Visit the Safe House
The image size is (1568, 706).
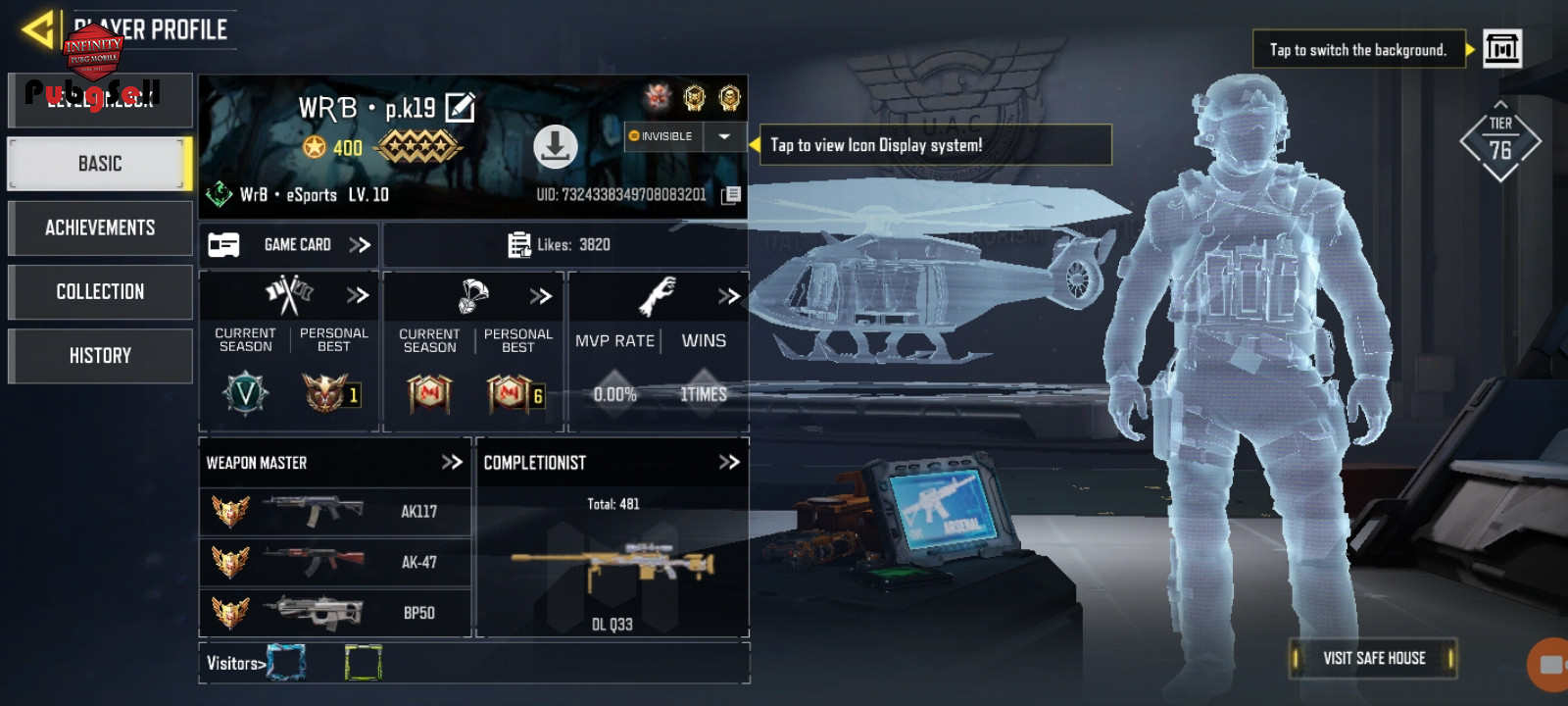click(1373, 658)
